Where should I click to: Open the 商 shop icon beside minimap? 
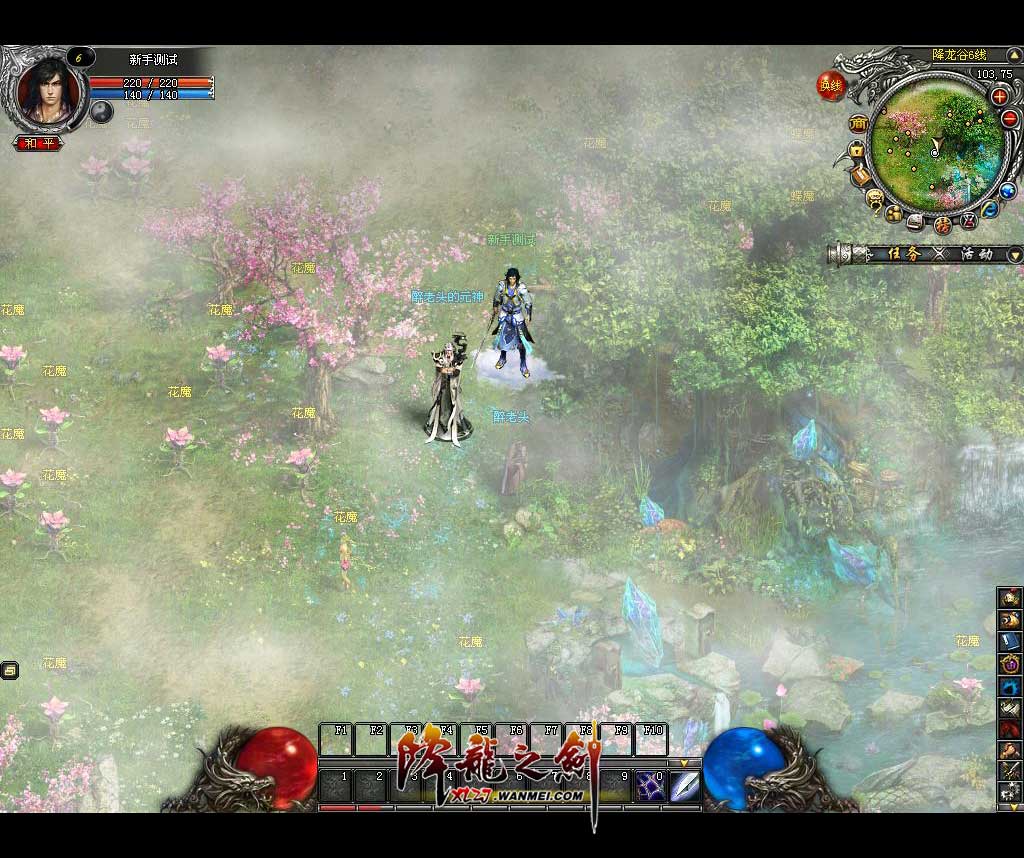[x=858, y=123]
